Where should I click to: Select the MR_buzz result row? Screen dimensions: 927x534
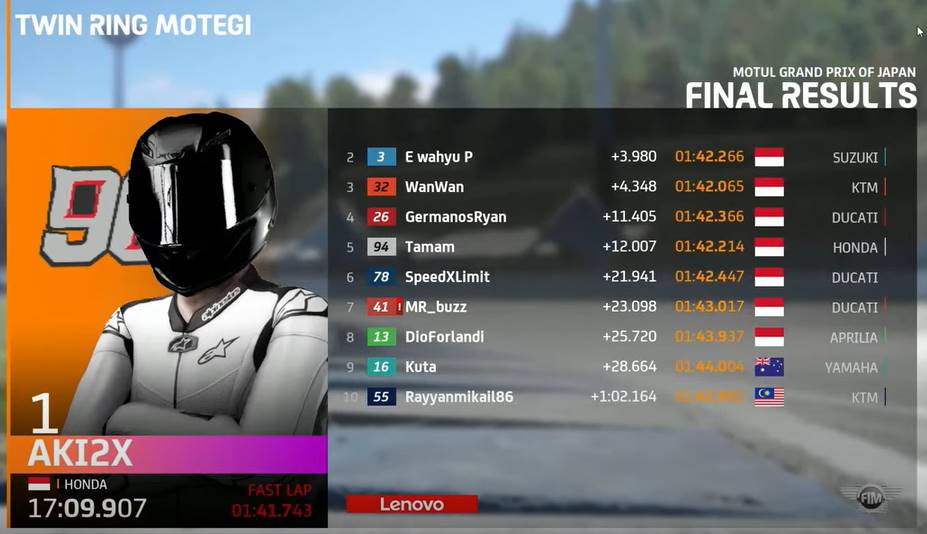tap(615, 307)
